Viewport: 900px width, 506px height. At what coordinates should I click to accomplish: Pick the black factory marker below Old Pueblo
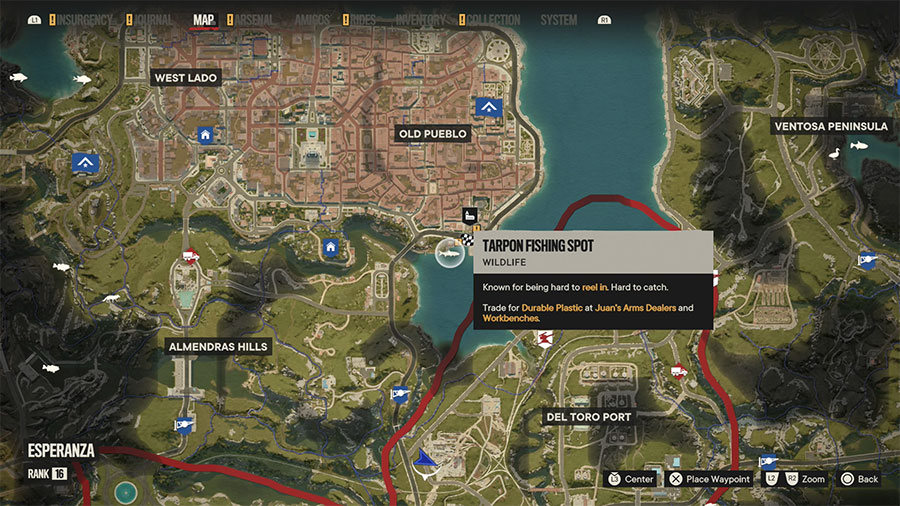tap(470, 215)
